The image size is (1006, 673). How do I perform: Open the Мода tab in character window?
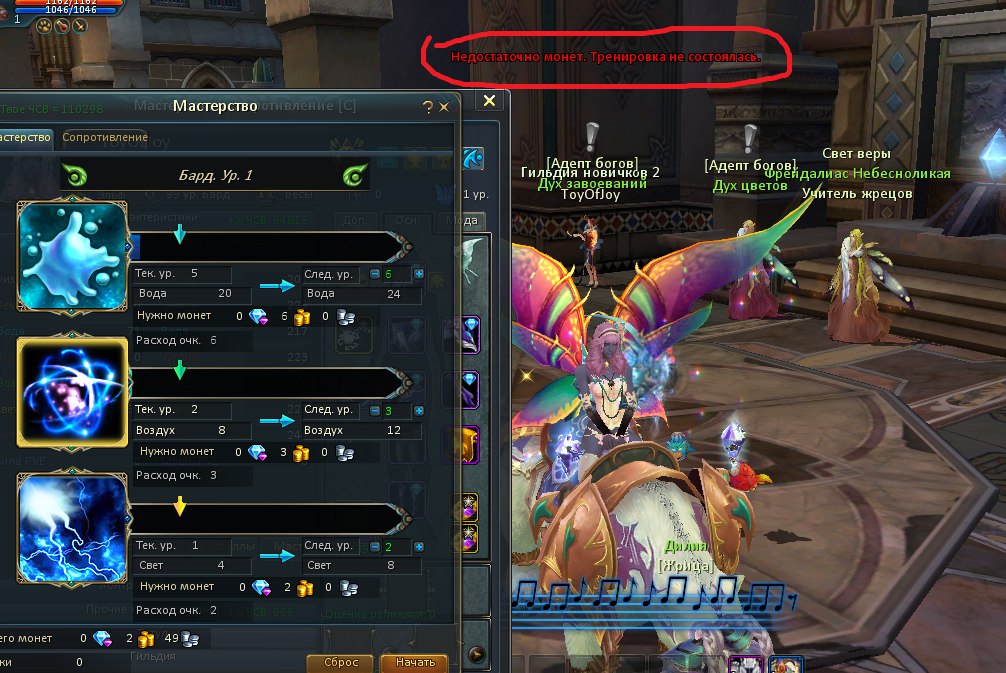(464, 221)
